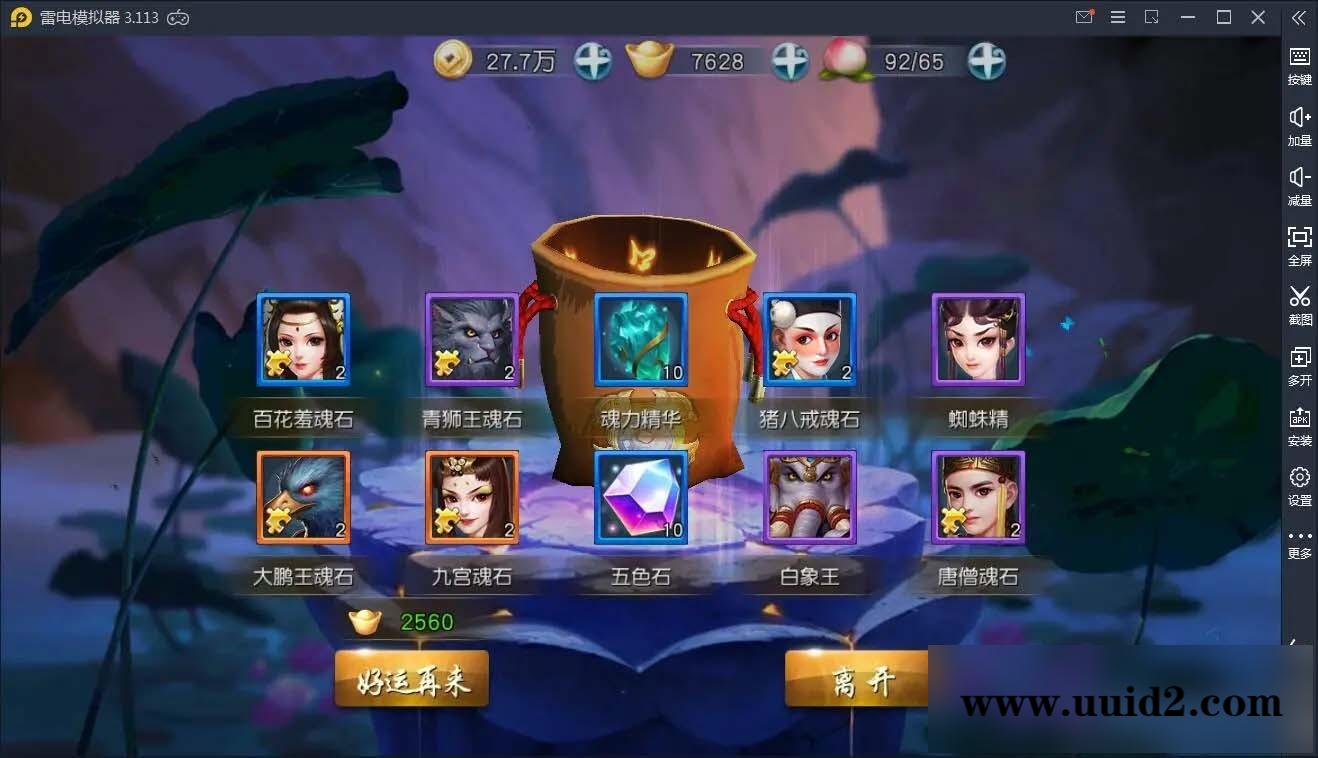Select the 五色石 gem item
1318x758 pixels.
tap(640, 498)
